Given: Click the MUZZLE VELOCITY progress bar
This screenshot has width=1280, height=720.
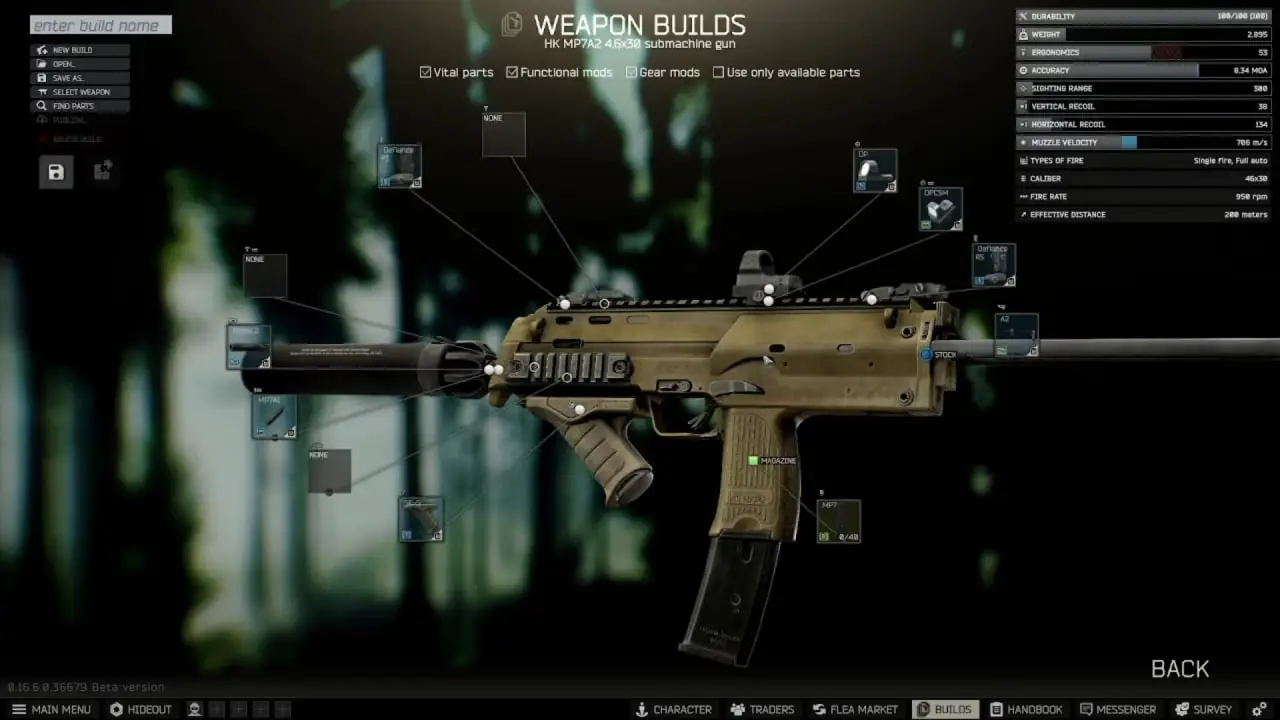Looking at the screenshot, I should [x=1130, y=142].
